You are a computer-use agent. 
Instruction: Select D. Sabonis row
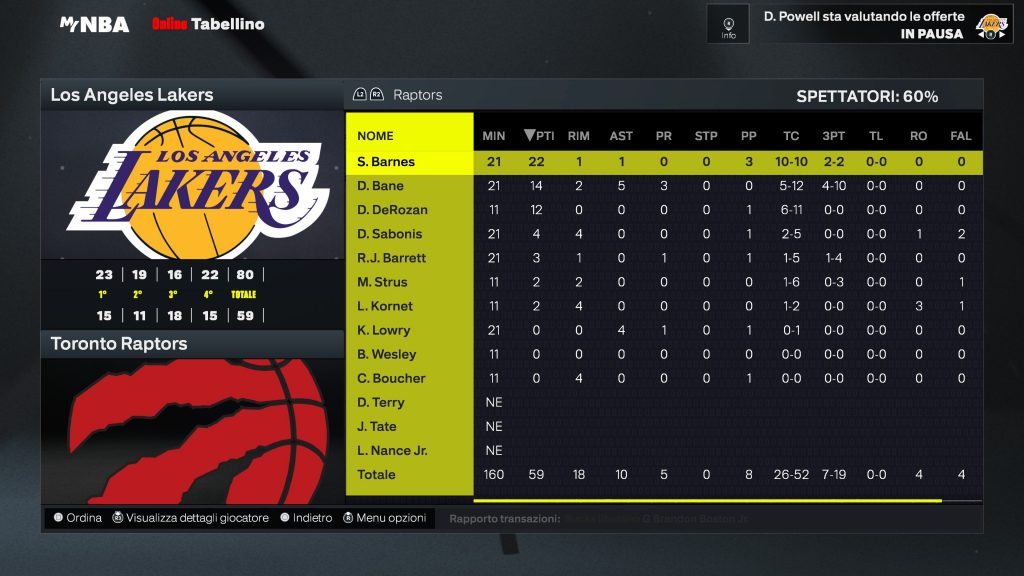pos(390,234)
